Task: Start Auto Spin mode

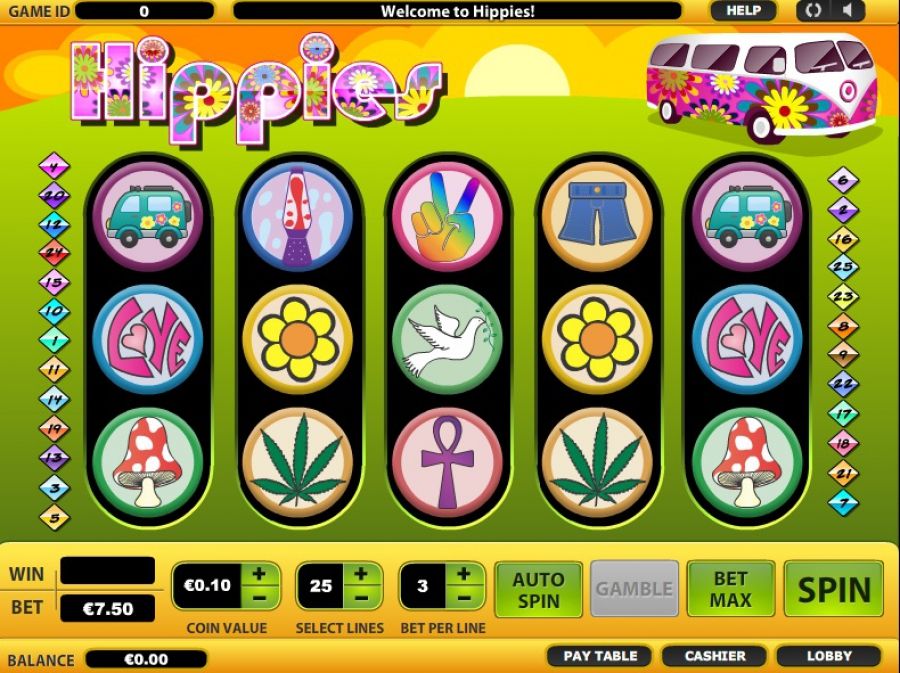Action: pos(537,589)
